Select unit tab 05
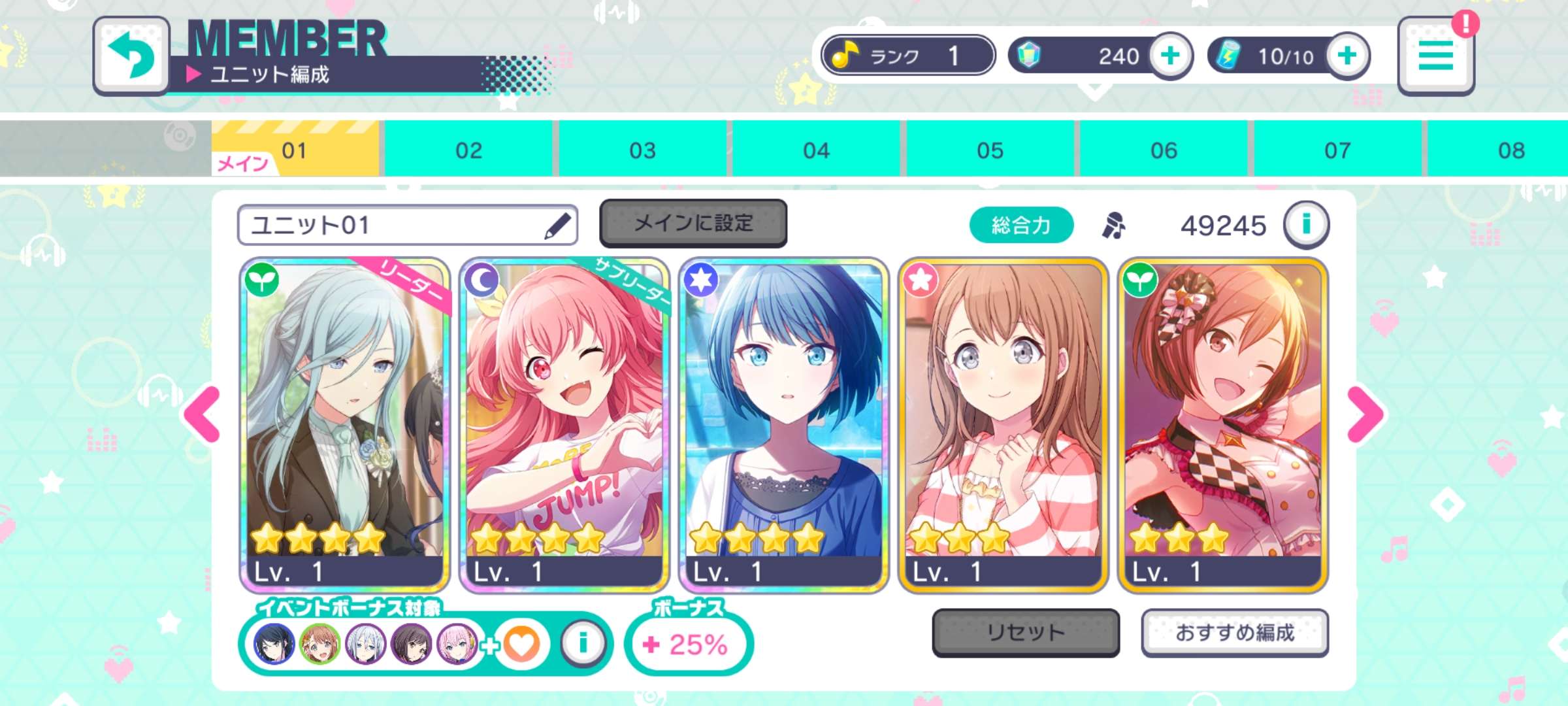Screen dimensions: 1568x706 990,150
